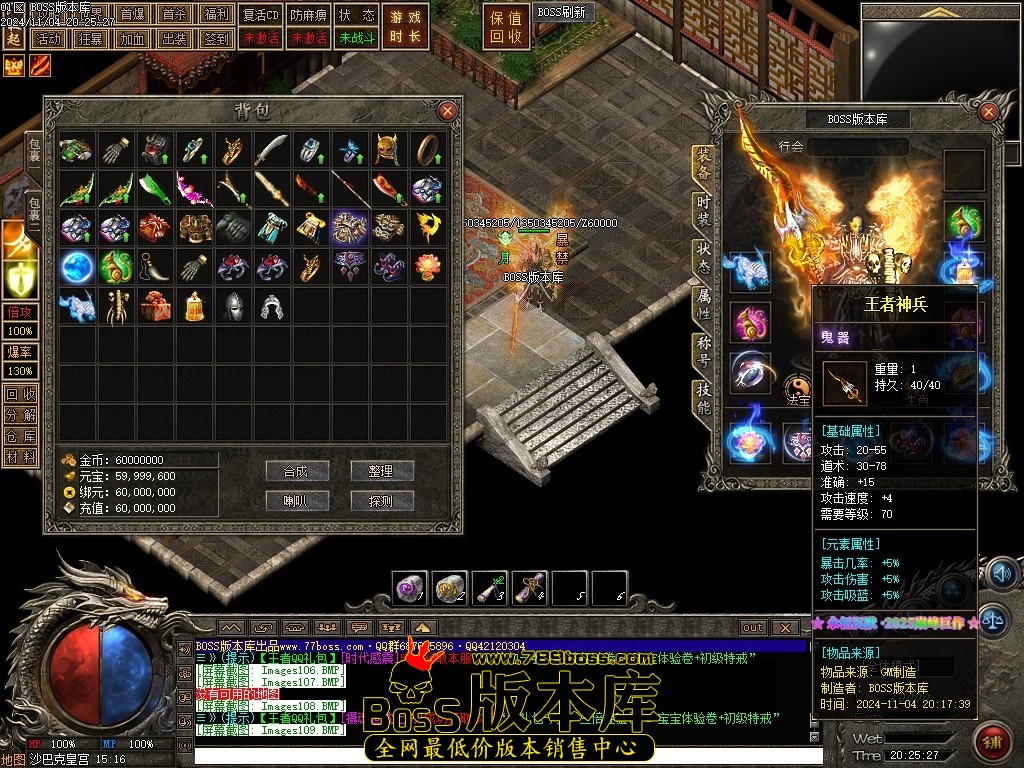Sort the bag with 整理
The image size is (1024, 768).
[381, 471]
